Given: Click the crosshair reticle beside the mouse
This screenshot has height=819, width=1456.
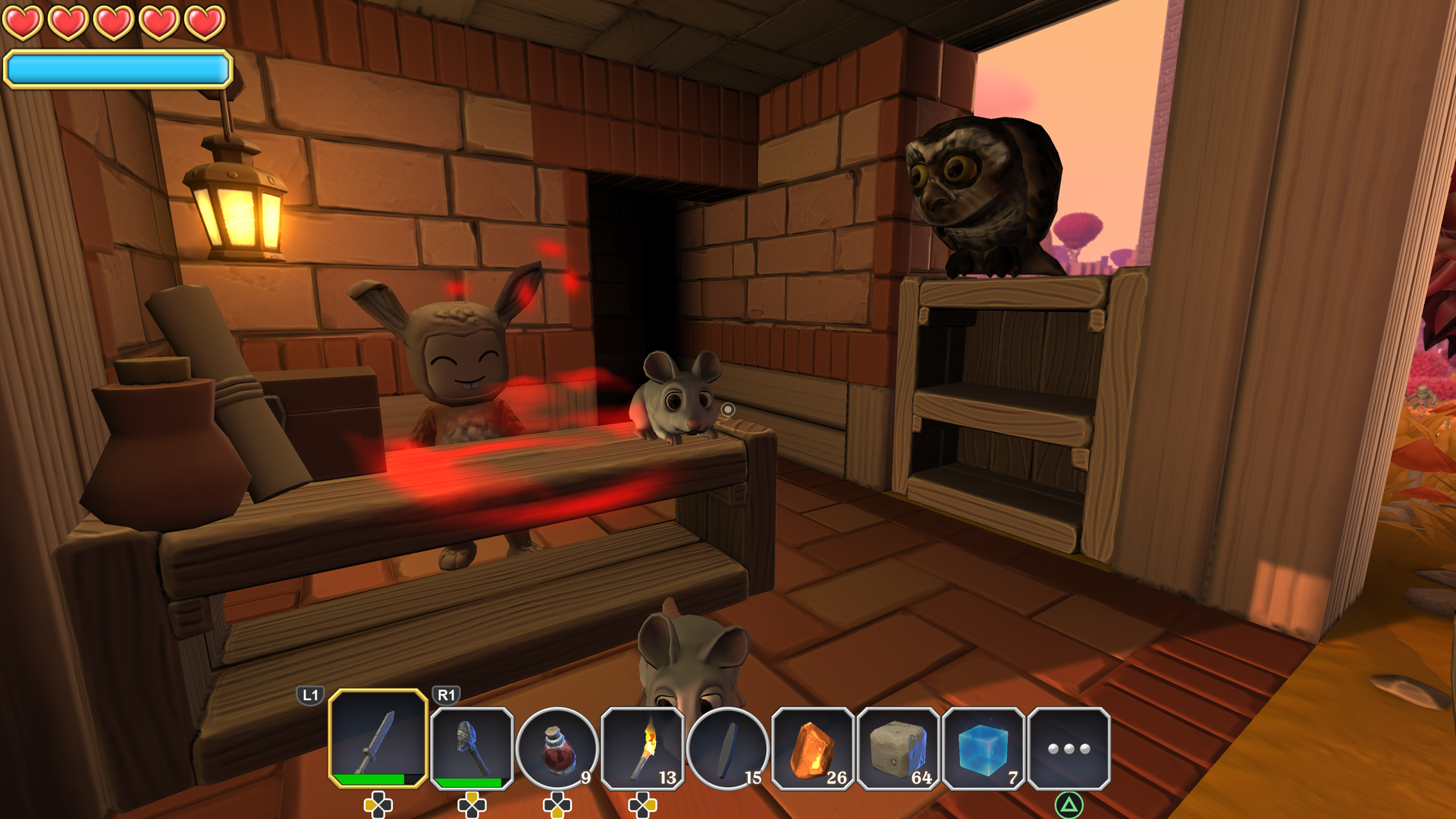Looking at the screenshot, I should click(x=728, y=409).
